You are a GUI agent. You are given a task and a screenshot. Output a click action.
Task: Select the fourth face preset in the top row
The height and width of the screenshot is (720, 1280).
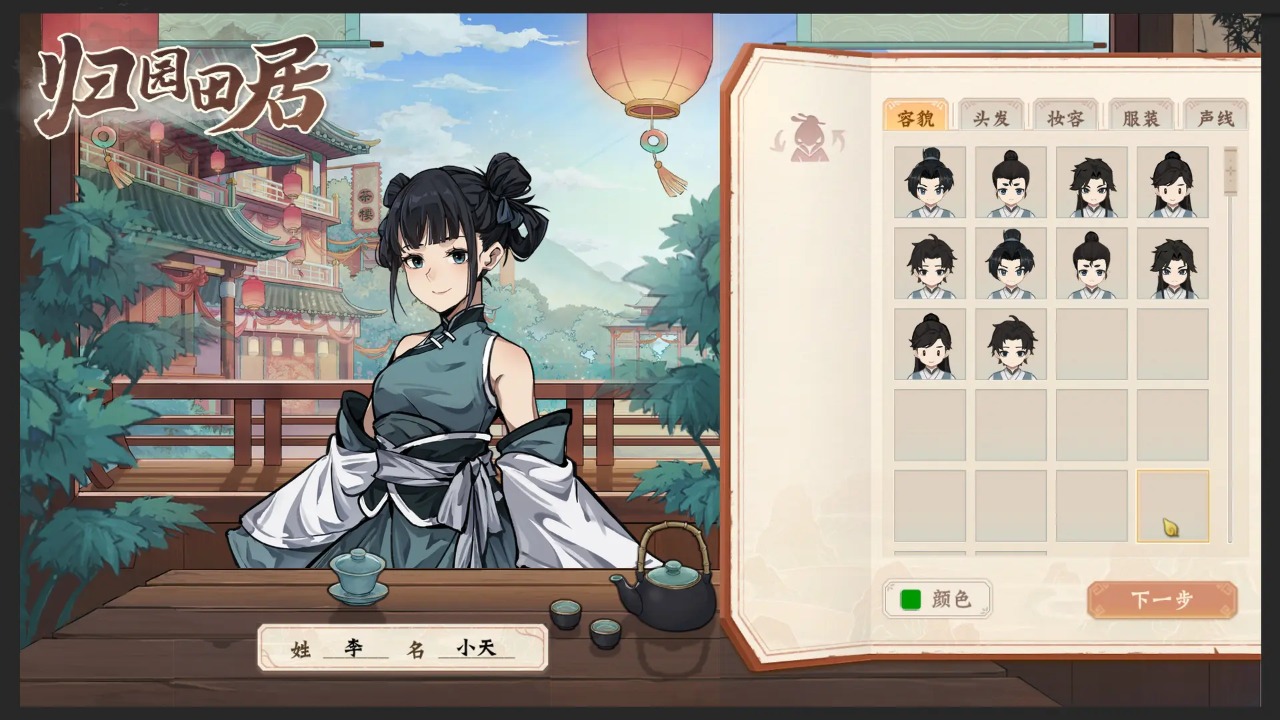1172,182
